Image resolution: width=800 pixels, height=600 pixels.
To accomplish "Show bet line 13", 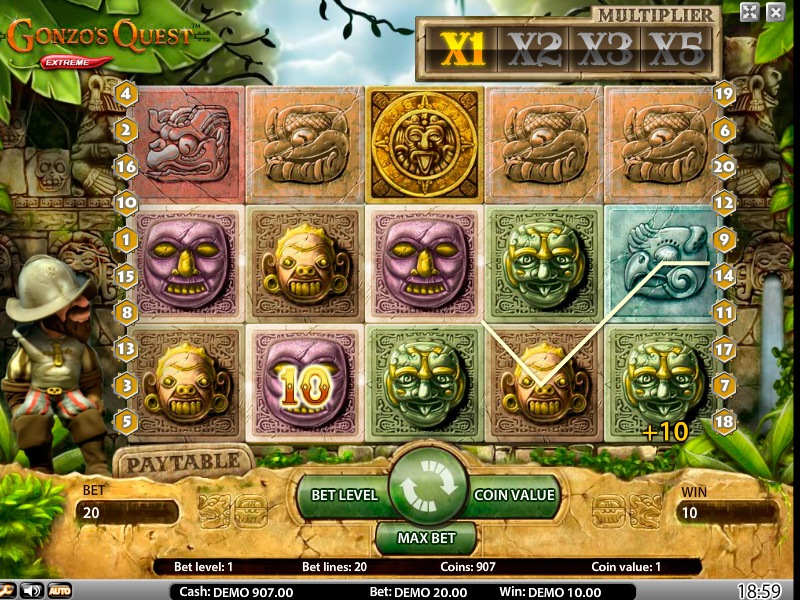I will pos(126,349).
